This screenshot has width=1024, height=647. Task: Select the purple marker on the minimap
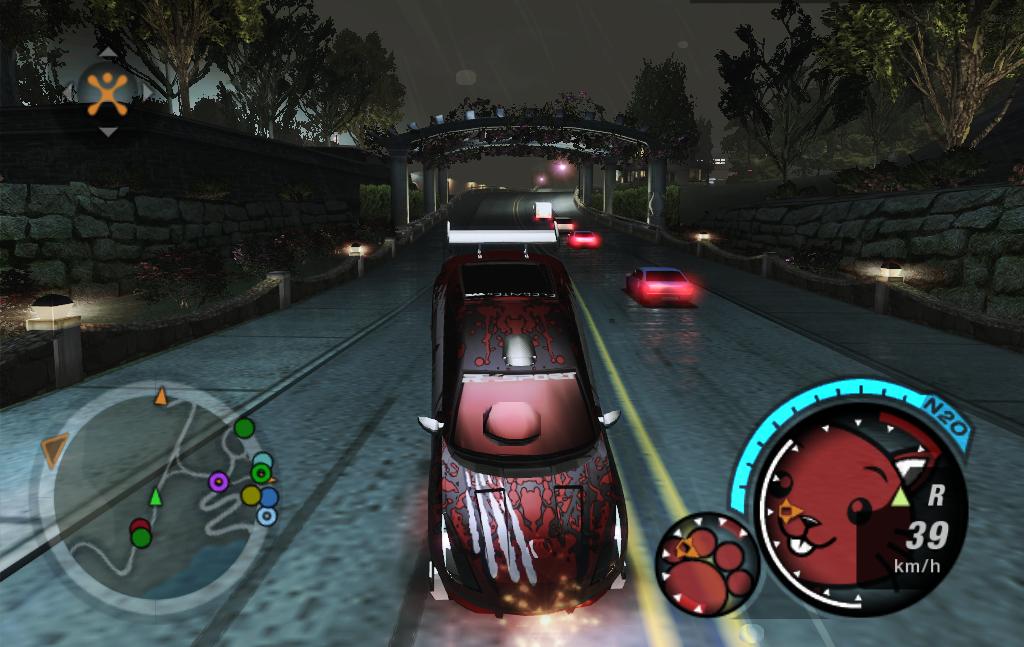point(218,482)
